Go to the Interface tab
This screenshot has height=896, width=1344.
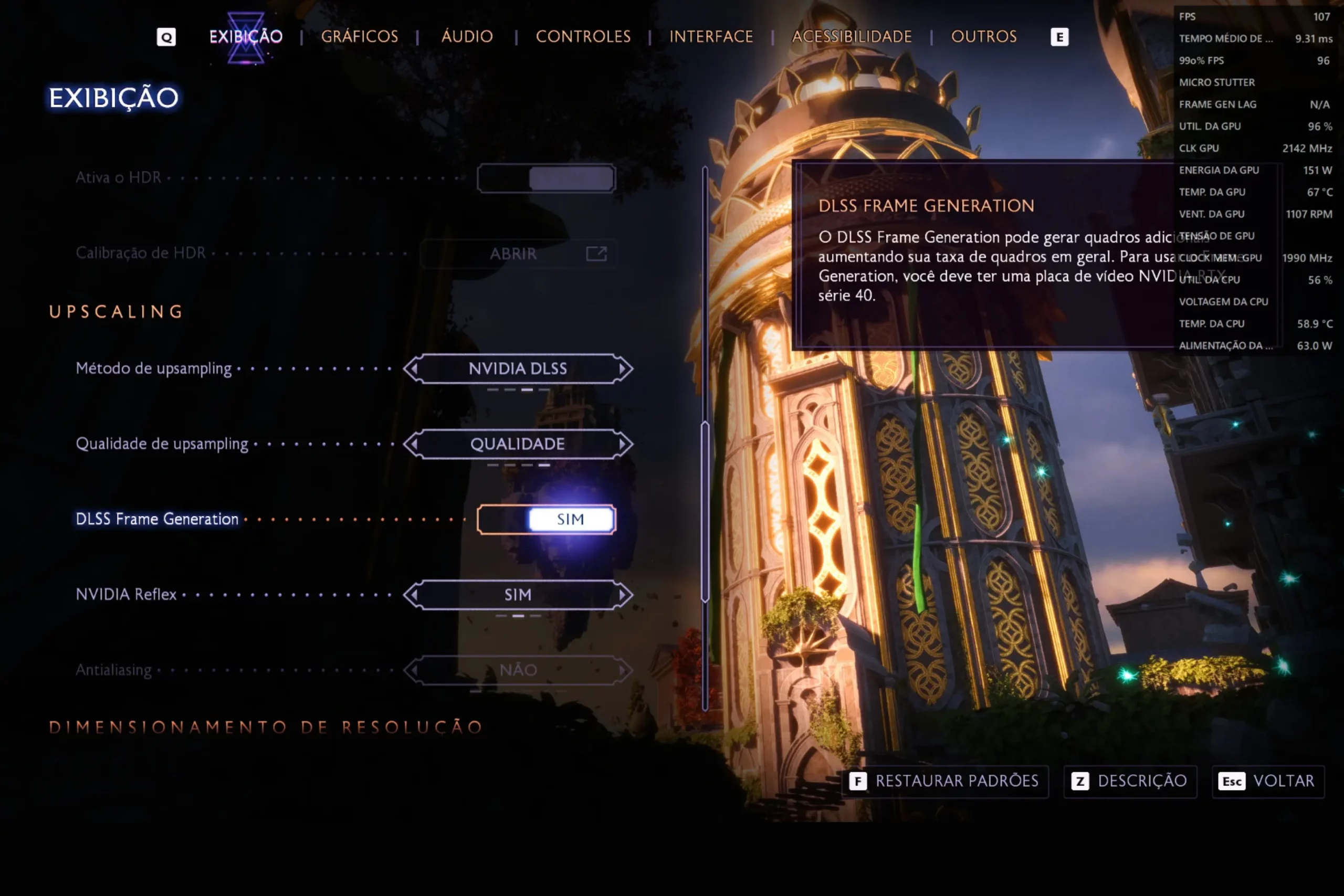[x=711, y=37]
